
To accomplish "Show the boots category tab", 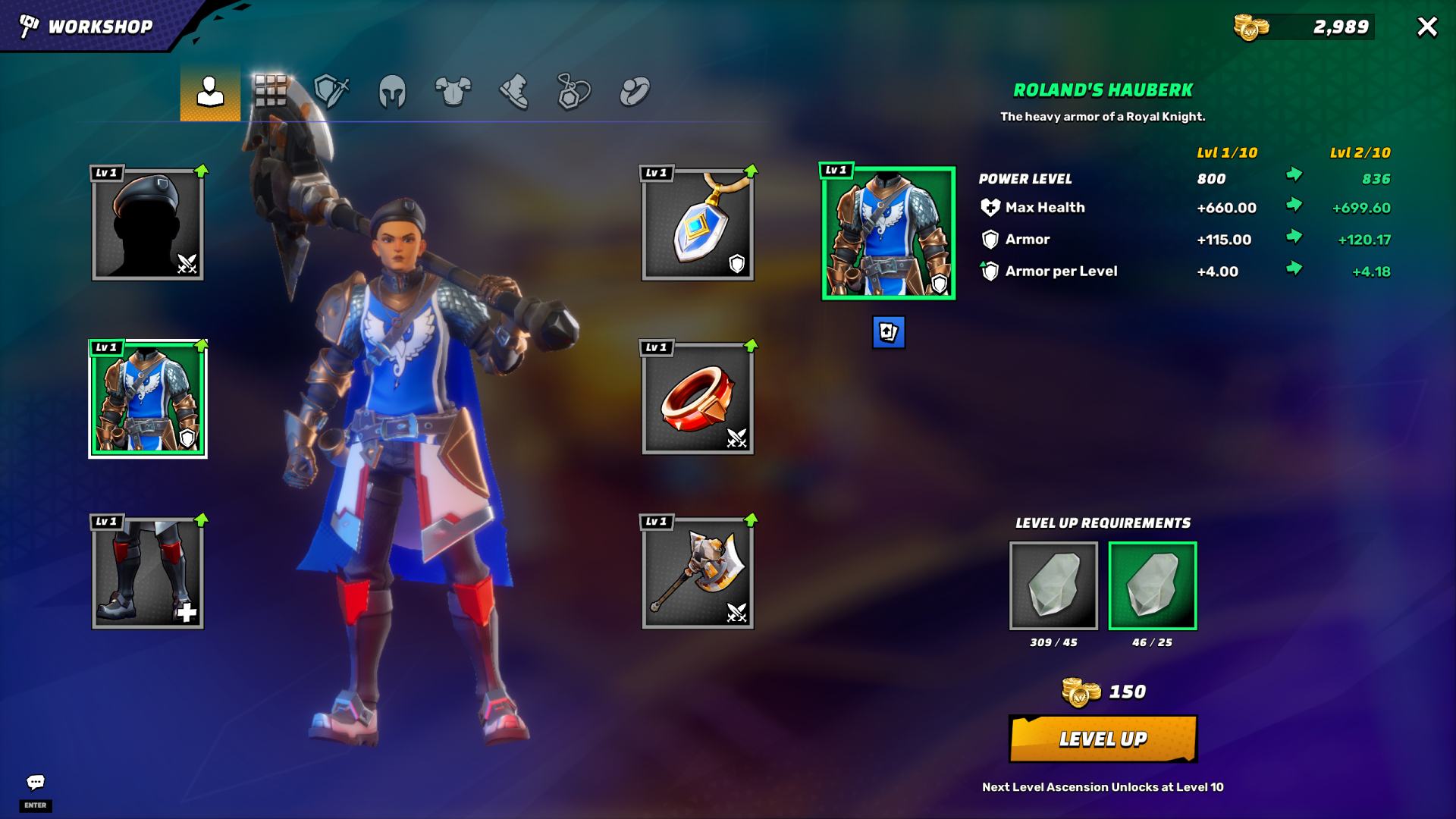I will click(x=513, y=93).
